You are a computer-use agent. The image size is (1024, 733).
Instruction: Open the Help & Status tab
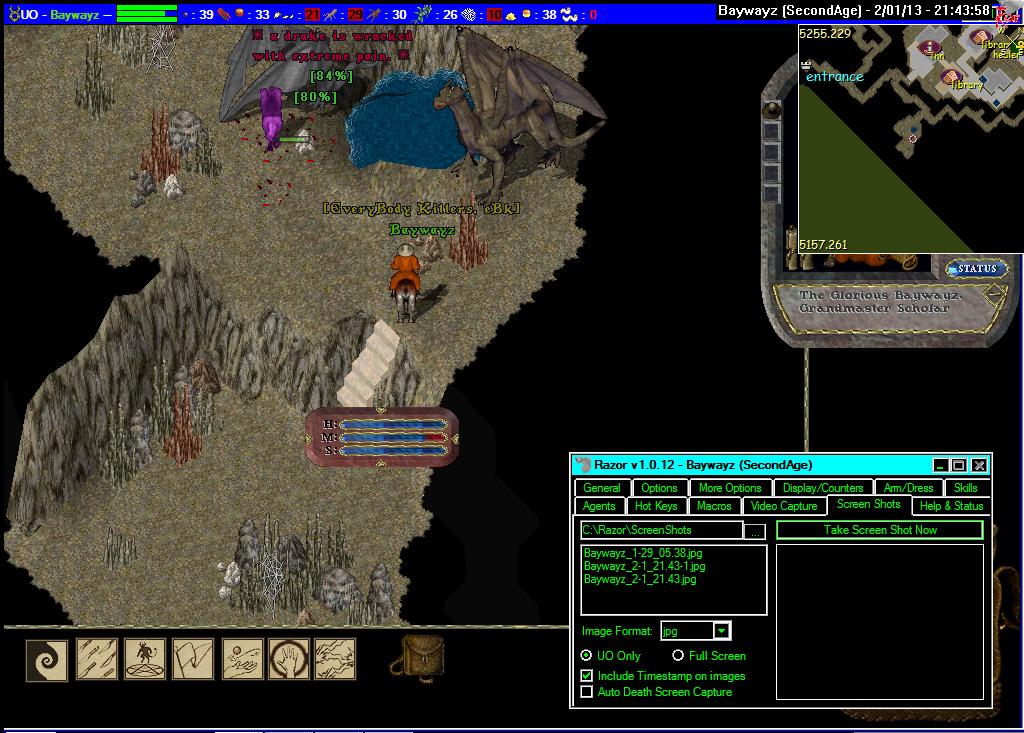click(x=951, y=506)
